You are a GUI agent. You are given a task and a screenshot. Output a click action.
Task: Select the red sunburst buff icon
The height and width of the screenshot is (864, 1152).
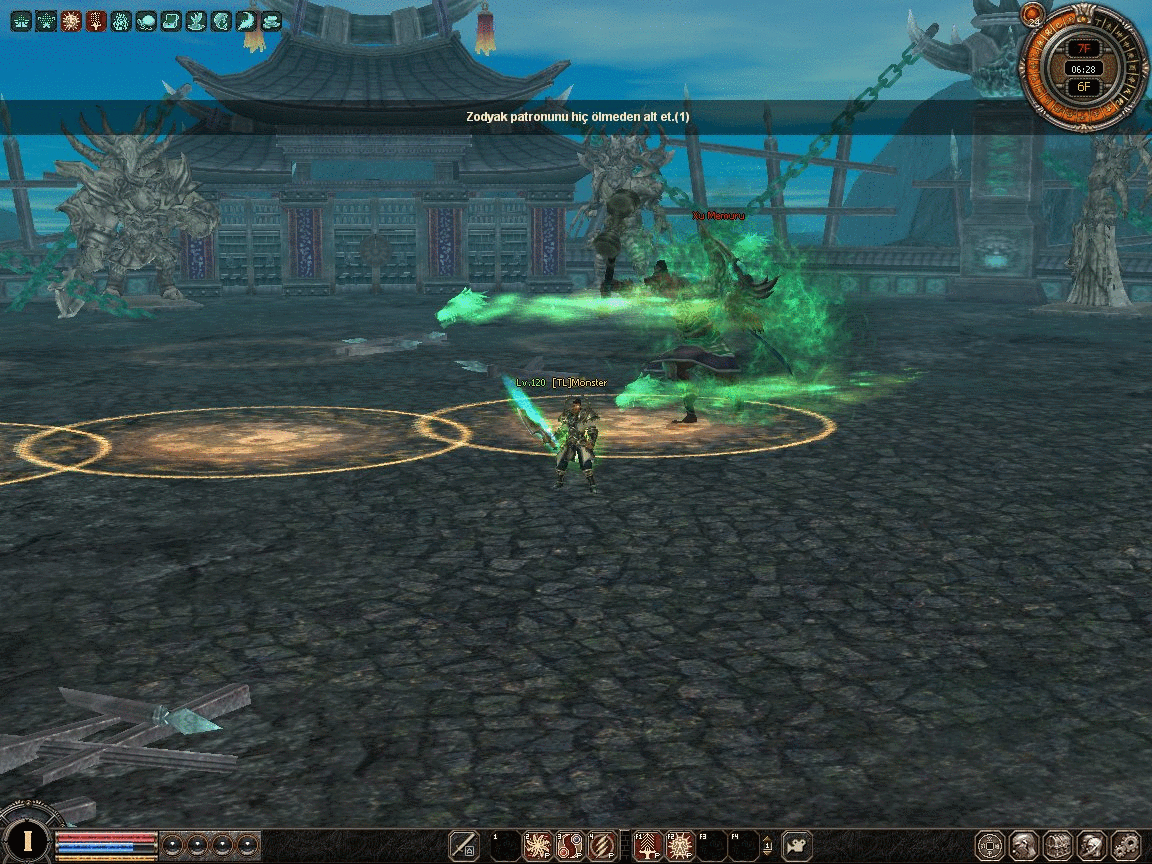point(71,21)
